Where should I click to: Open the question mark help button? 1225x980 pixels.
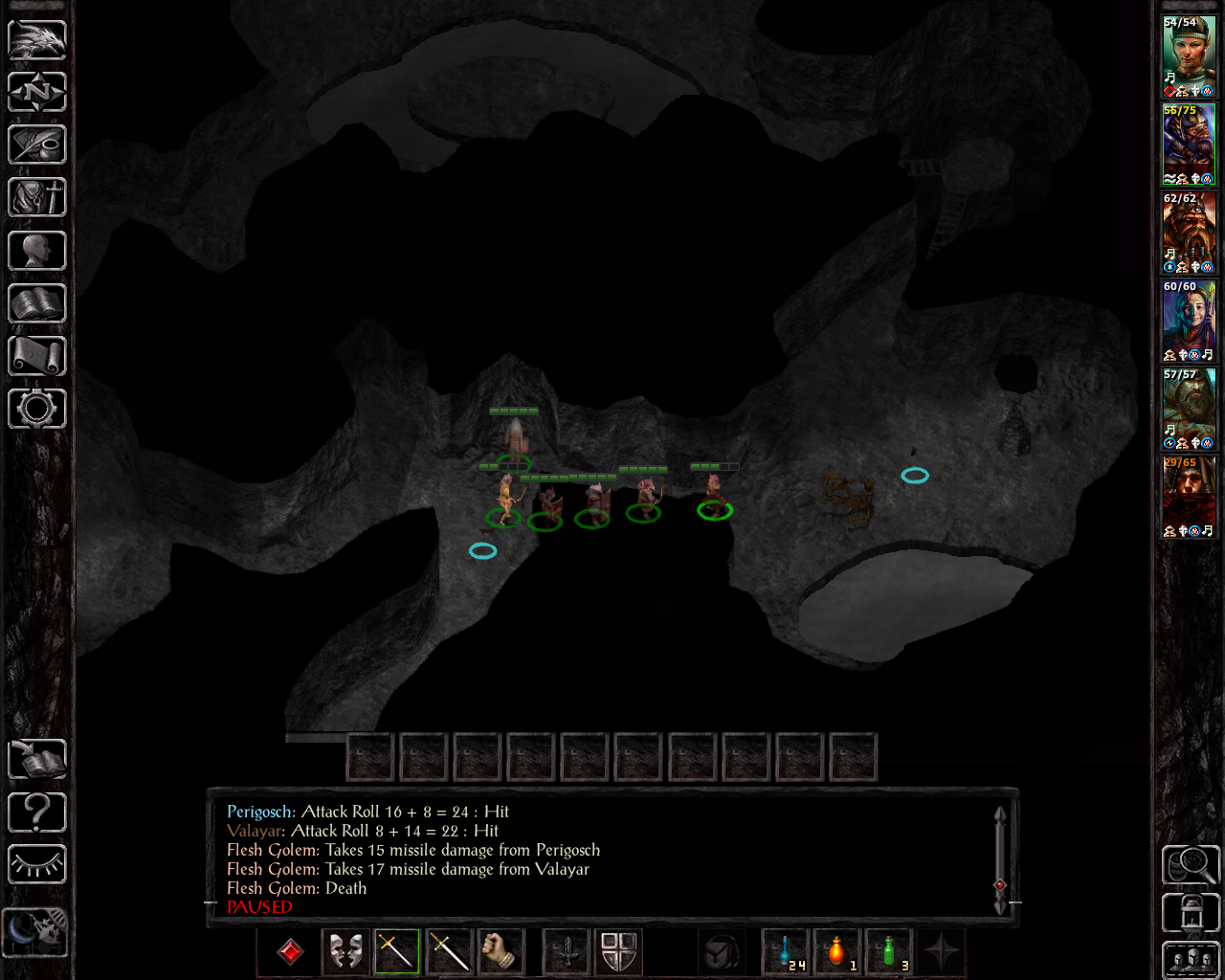coord(37,813)
